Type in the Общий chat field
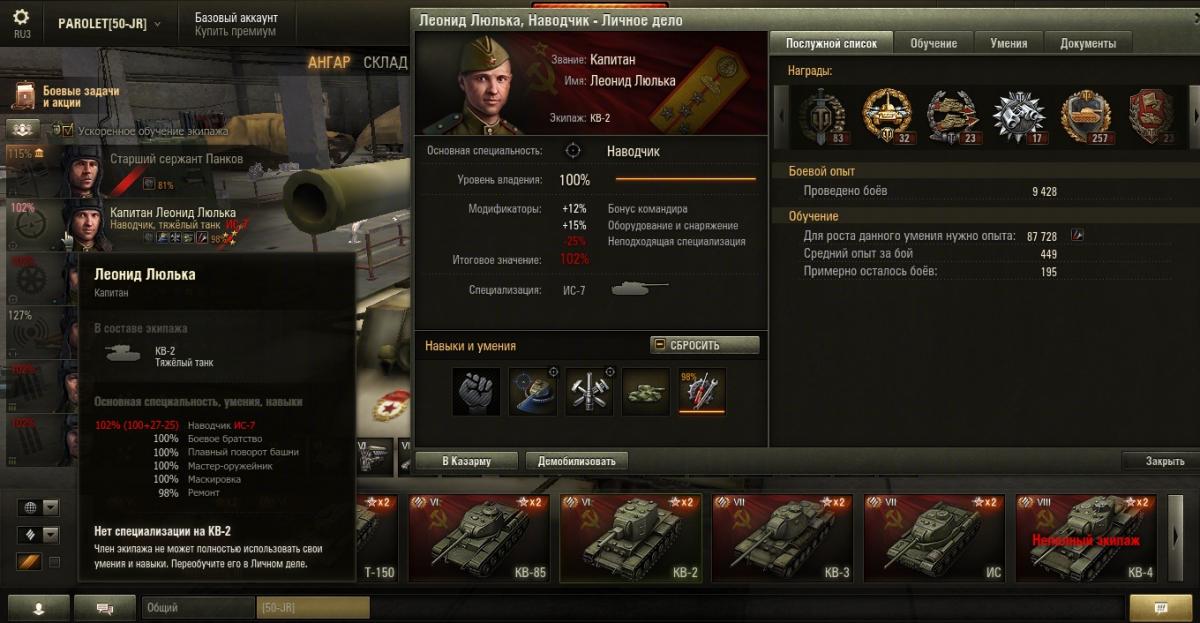 pyautogui.click(x=197, y=607)
